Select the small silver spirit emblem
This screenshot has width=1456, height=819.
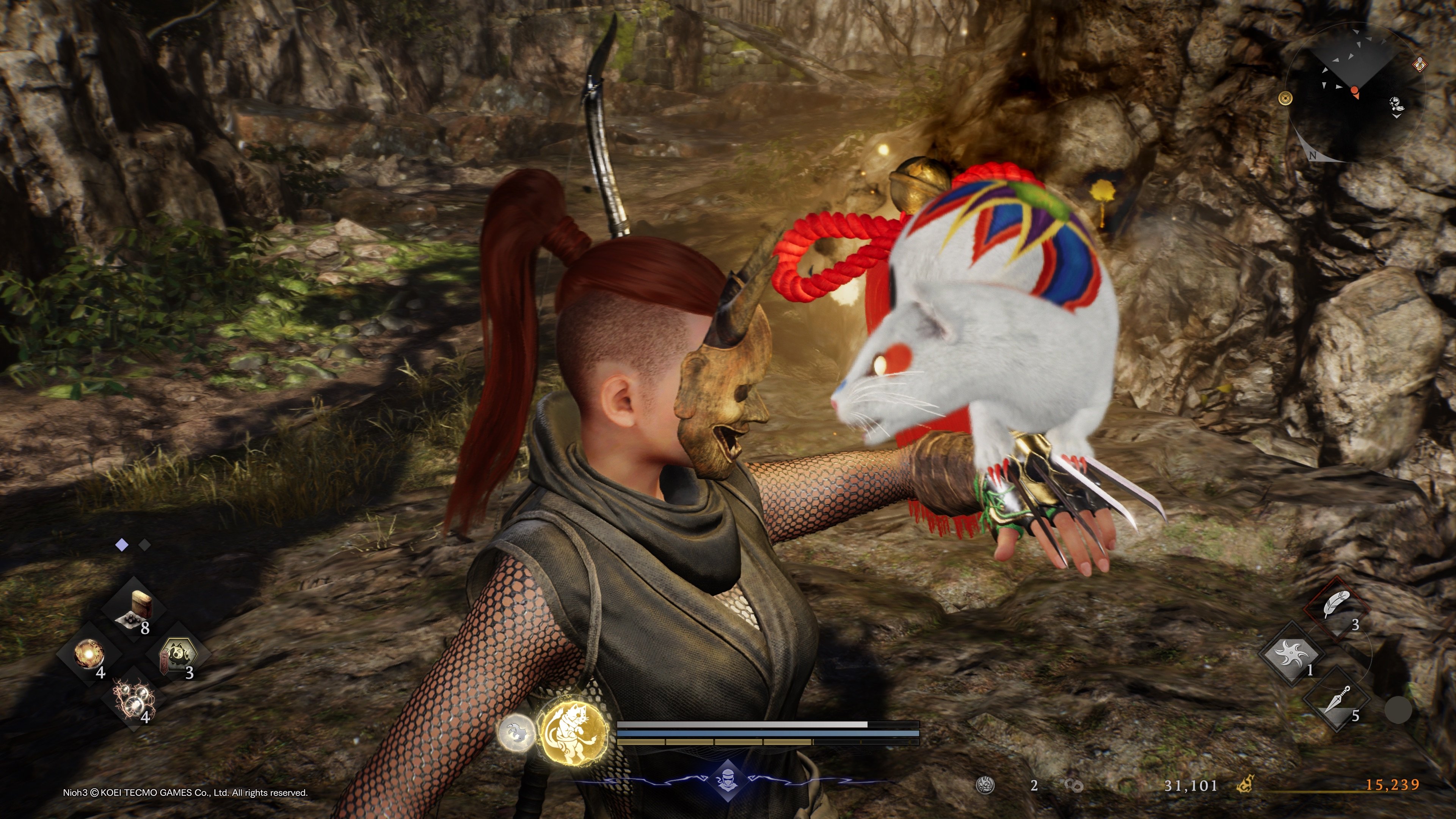pos(516,733)
